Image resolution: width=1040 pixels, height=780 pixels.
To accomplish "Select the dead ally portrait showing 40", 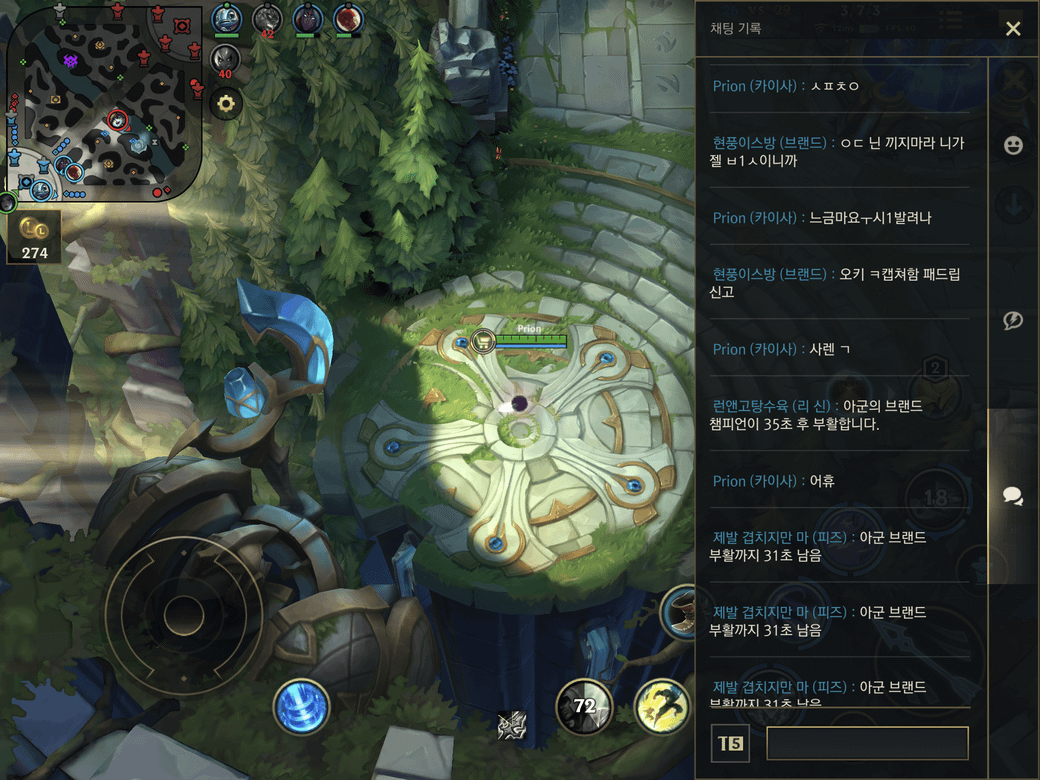I will point(225,59).
